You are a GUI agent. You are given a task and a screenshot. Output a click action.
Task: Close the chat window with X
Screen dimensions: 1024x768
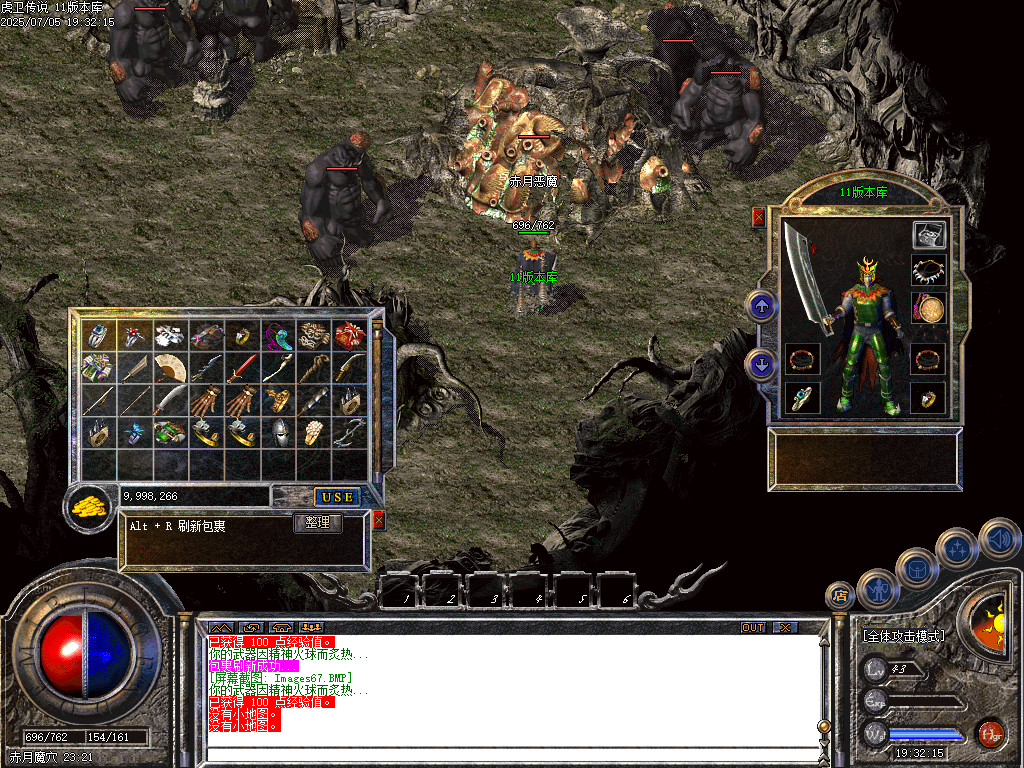(x=786, y=627)
